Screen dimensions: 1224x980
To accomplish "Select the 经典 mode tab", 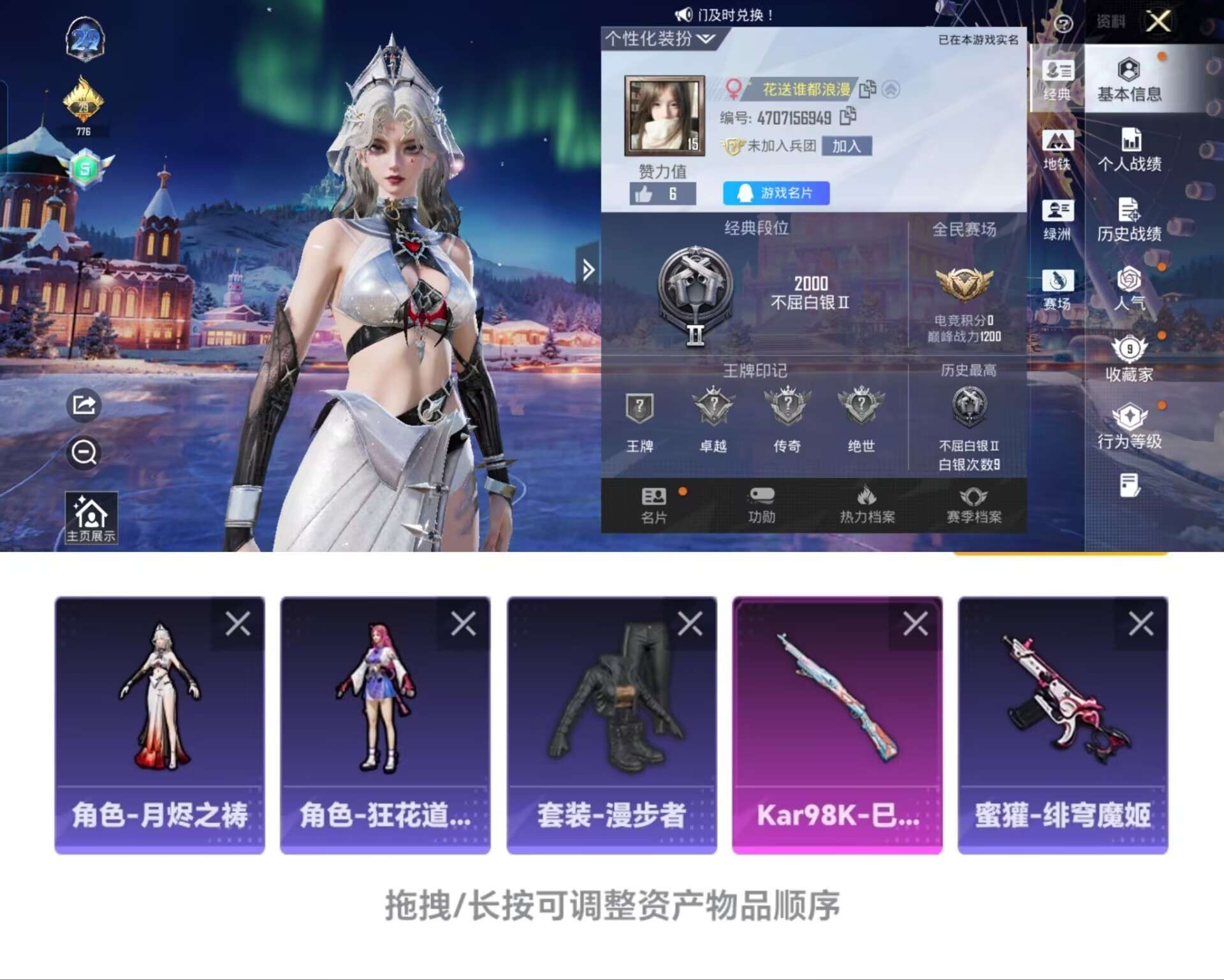I will coord(1057,80).
